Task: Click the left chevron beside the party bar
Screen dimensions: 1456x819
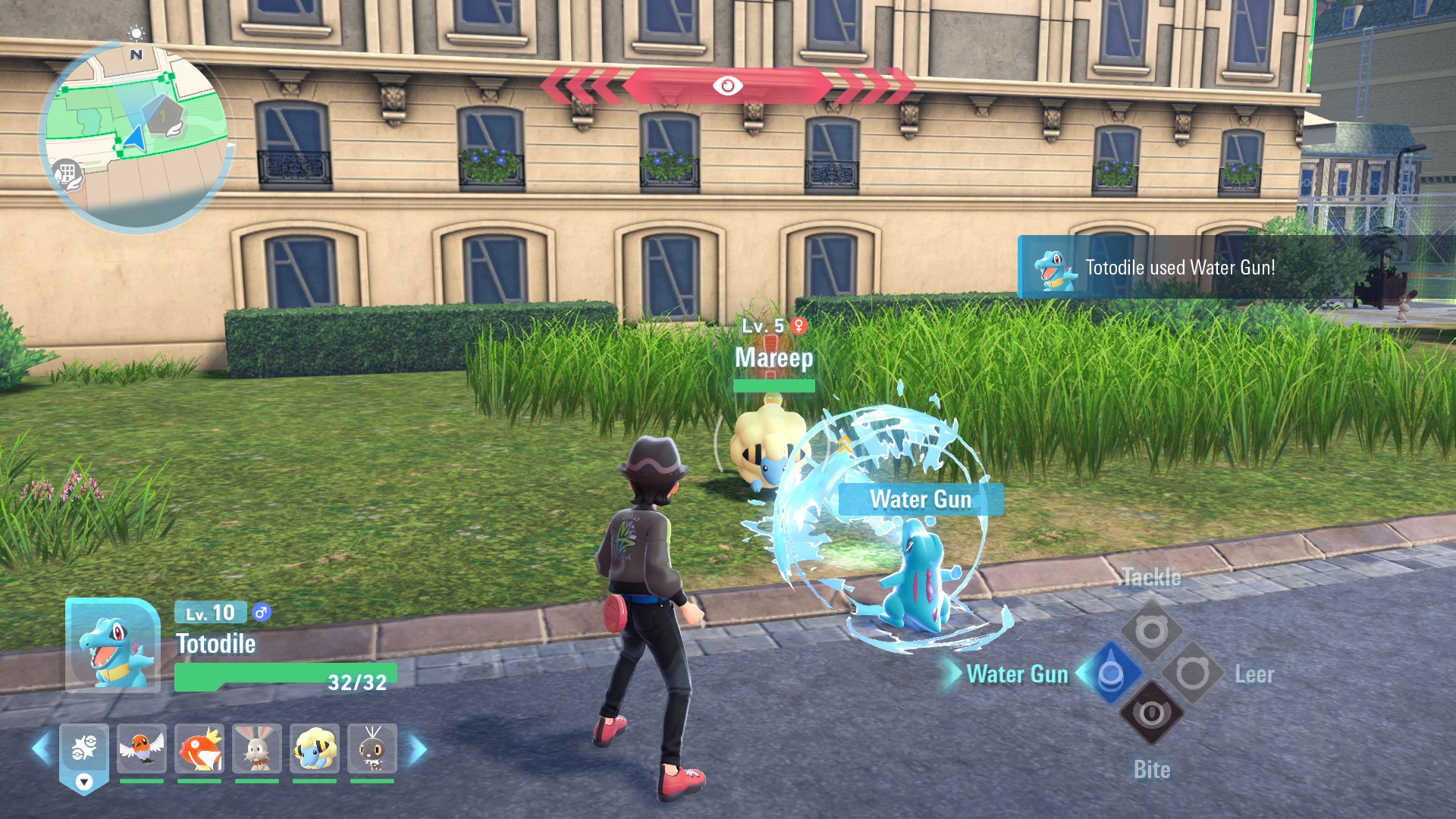Action: click(x=42, y=749)
